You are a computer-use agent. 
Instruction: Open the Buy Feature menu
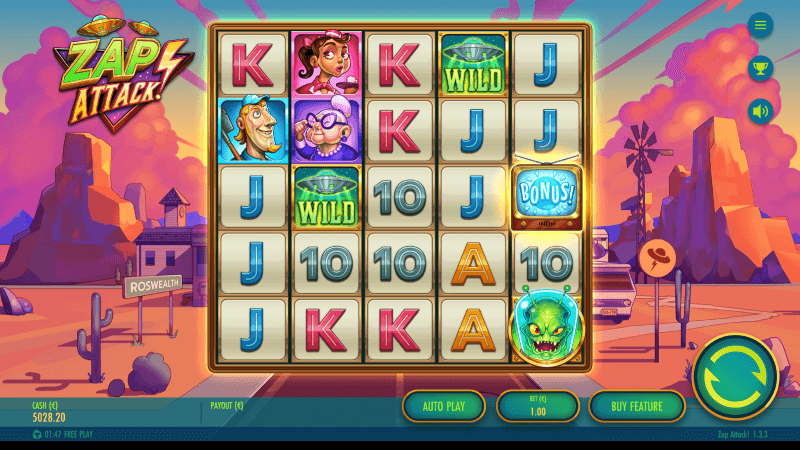point(636,406)
